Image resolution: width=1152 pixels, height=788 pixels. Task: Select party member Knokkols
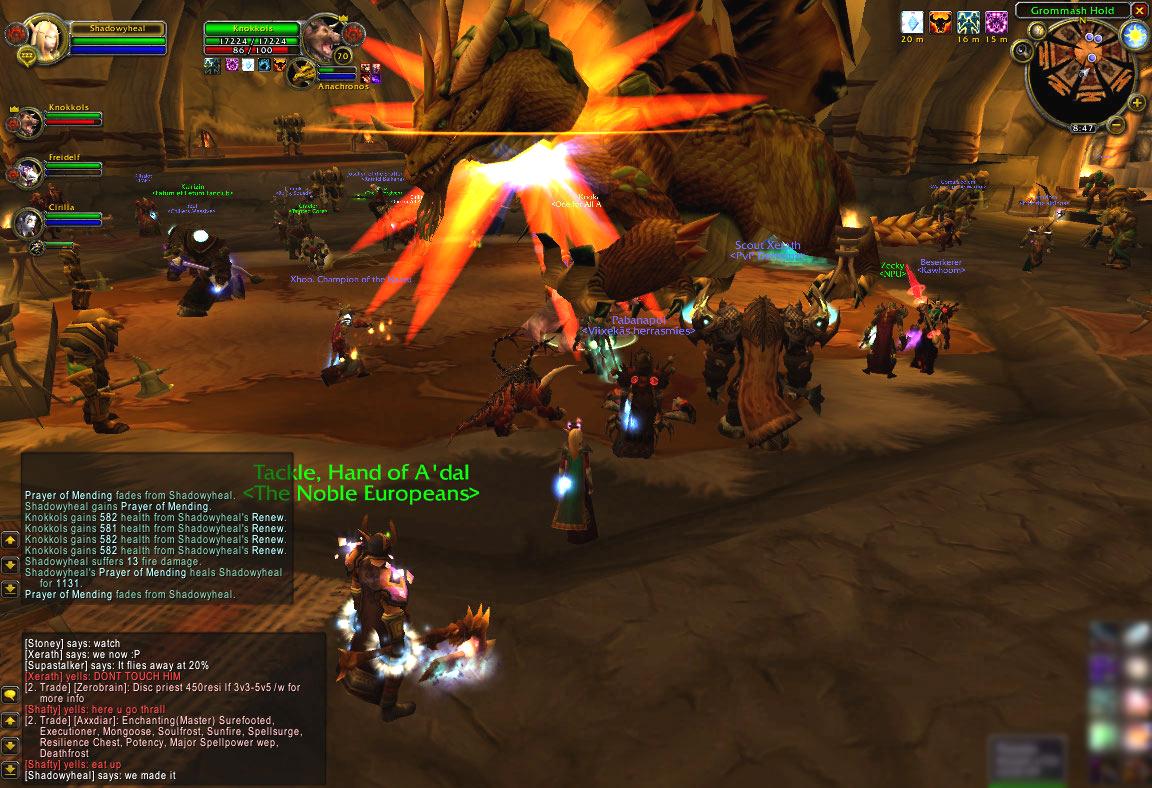(28, 120)
